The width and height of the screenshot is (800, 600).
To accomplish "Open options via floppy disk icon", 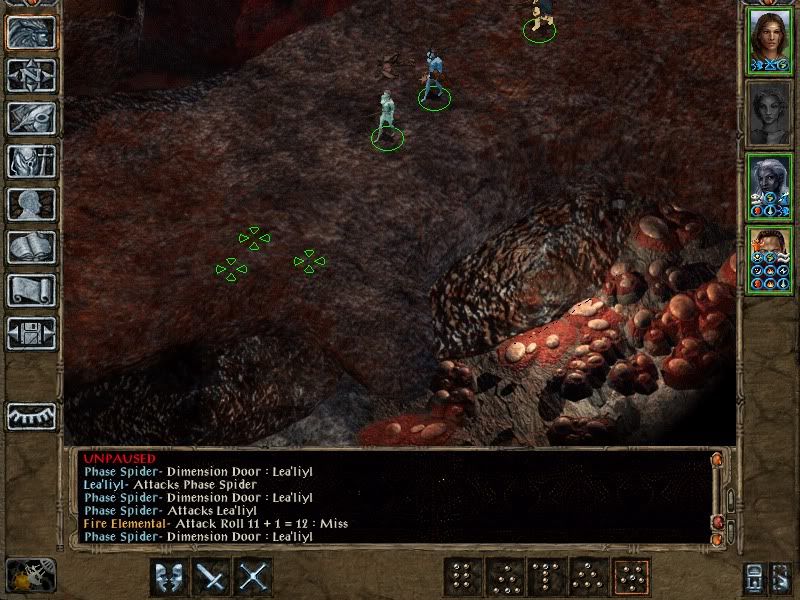I will click(31, 333).
